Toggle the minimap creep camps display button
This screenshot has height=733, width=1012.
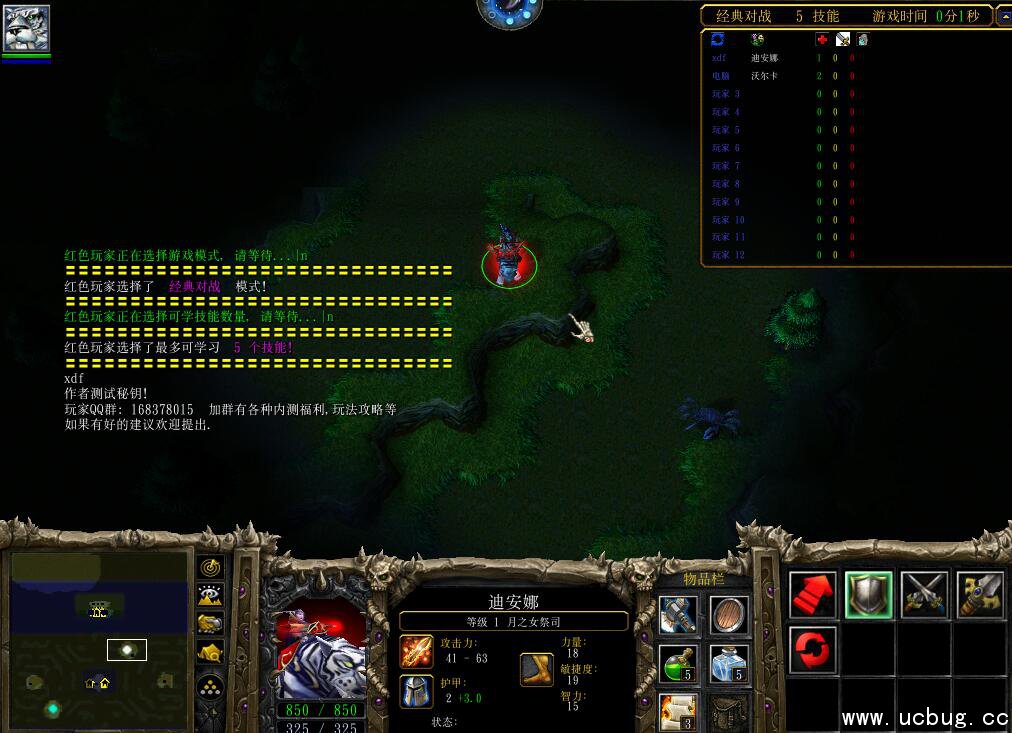[210, 654]
